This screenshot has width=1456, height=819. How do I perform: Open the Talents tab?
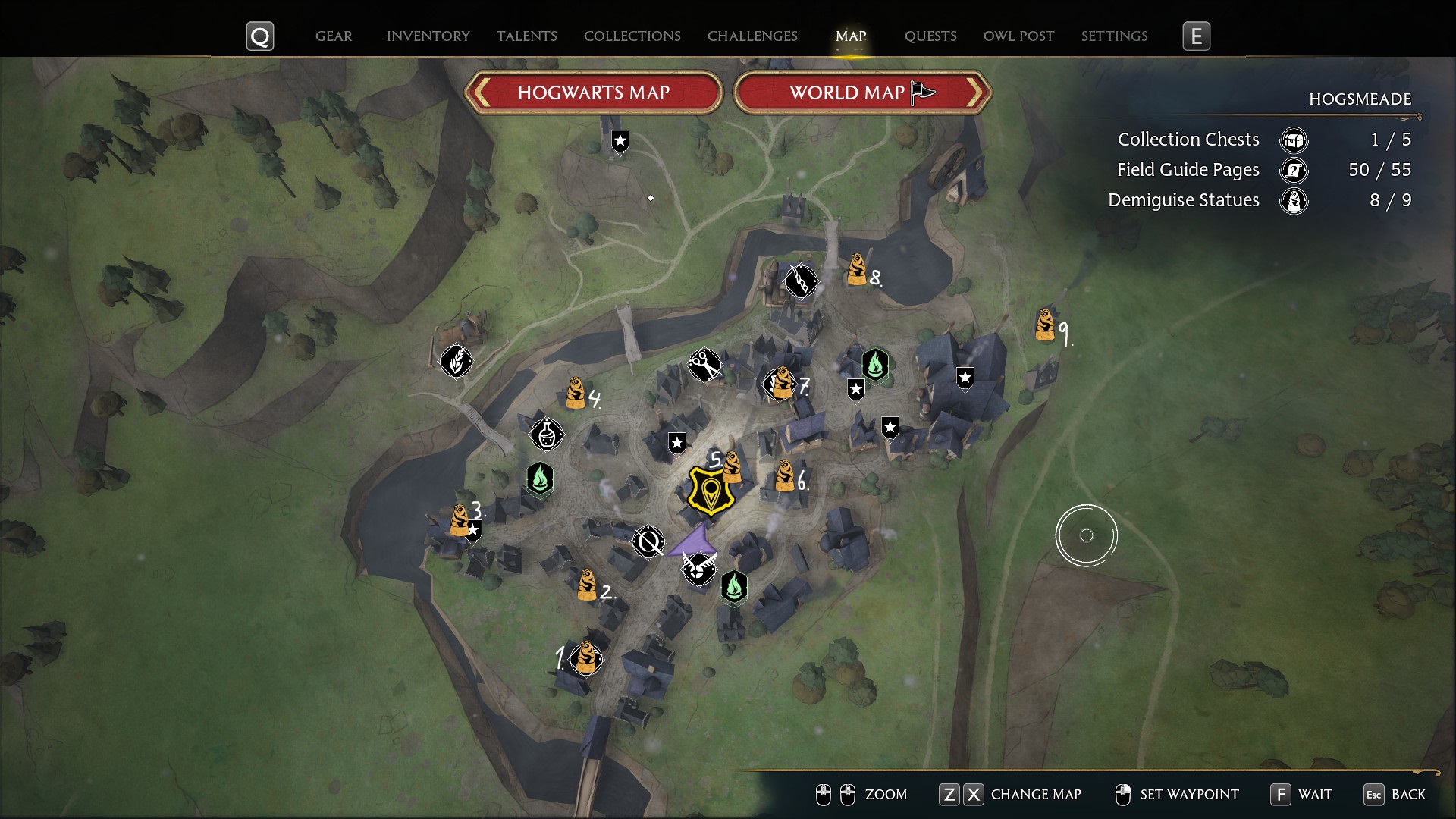click(x=526, y=36)
